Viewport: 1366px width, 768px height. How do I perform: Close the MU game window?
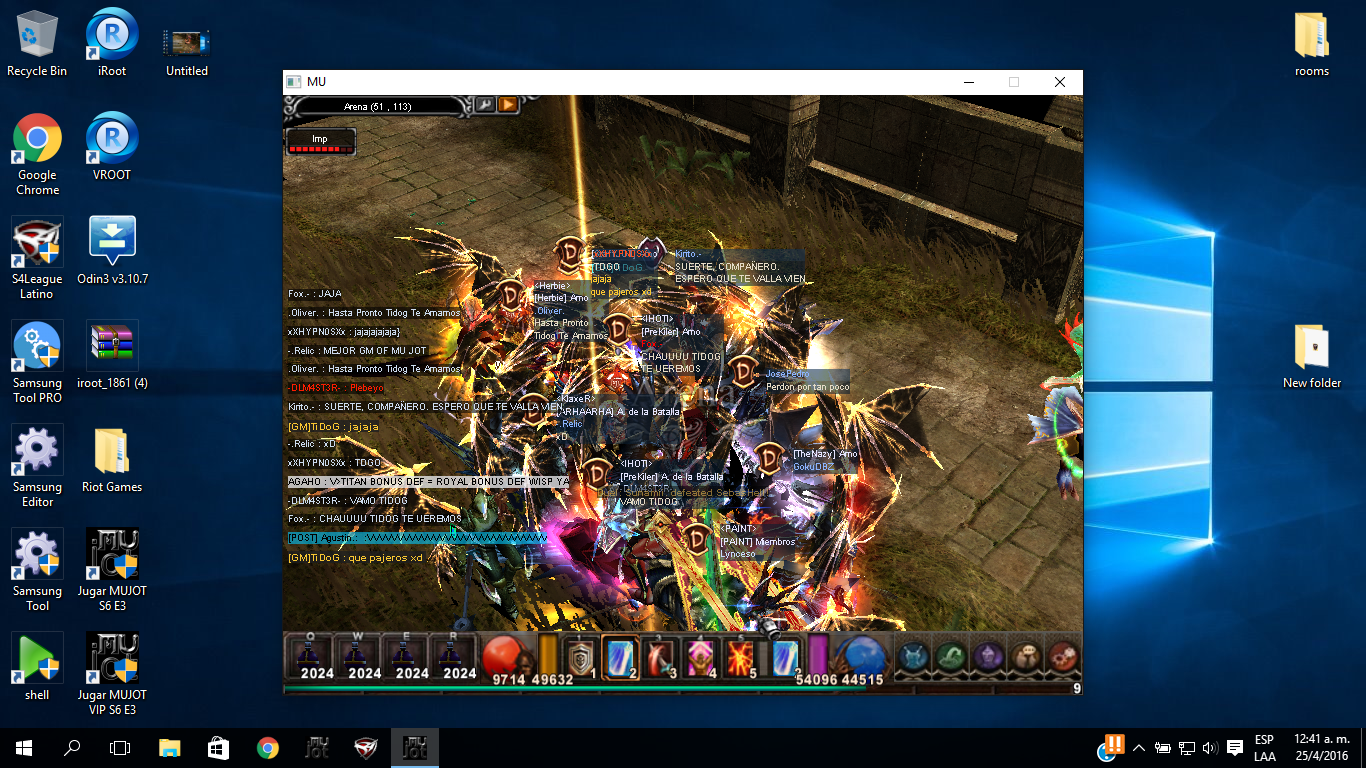1060,82
